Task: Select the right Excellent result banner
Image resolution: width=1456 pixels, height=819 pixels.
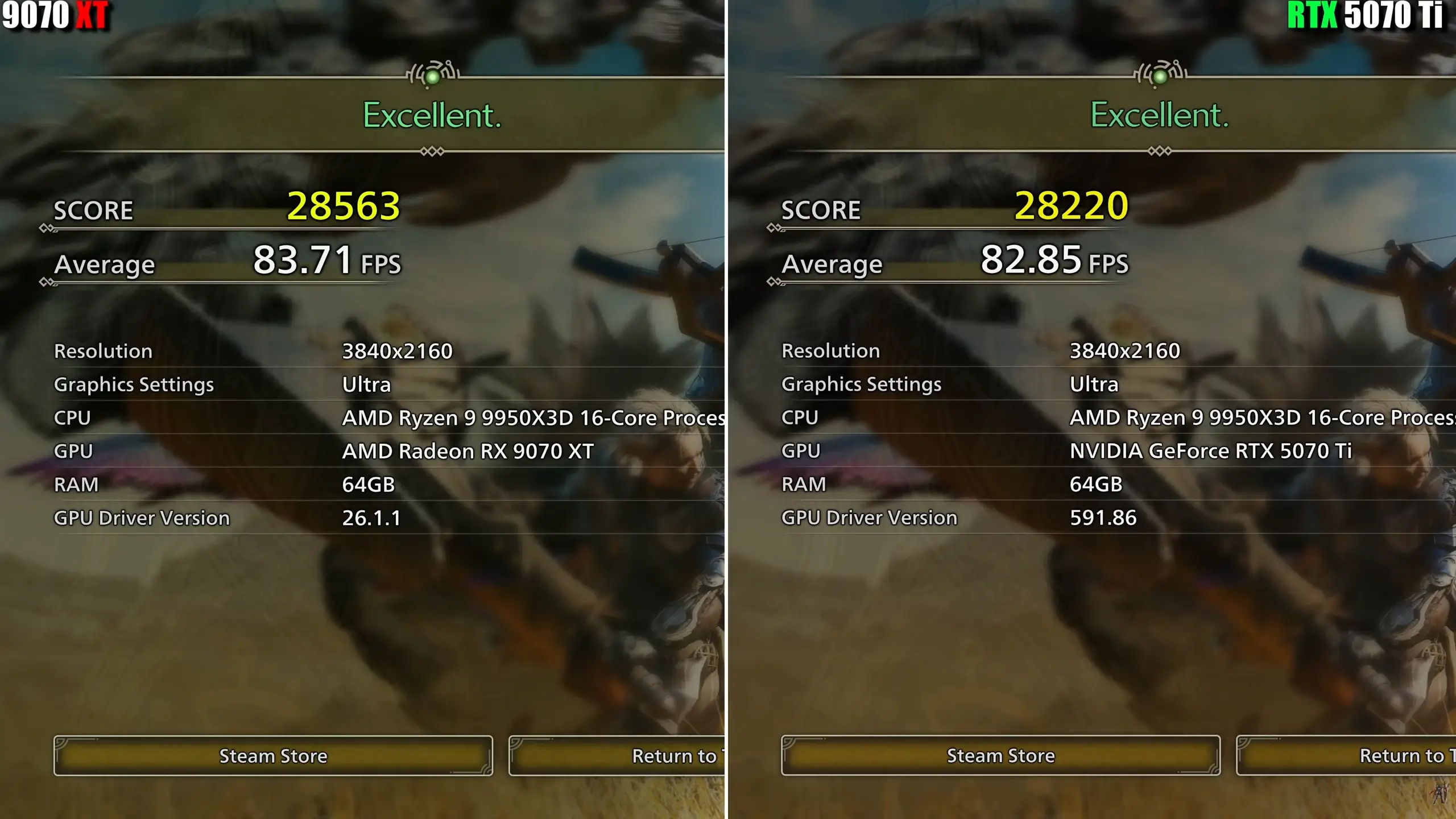Action: pos(1158,117)
